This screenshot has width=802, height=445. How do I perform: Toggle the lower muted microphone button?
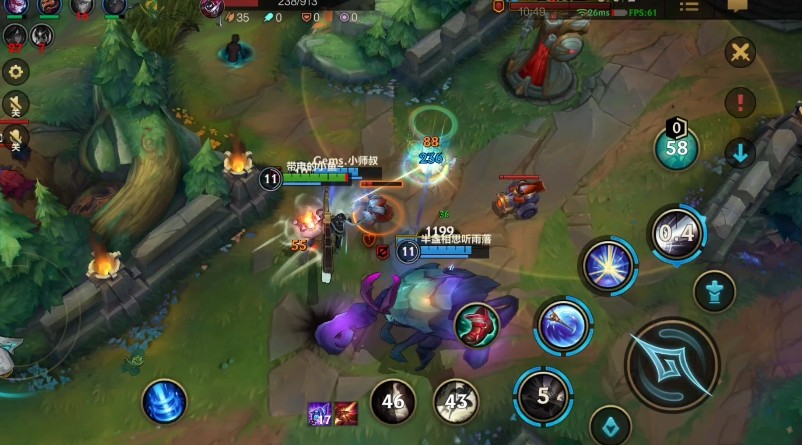click(16, 138)
